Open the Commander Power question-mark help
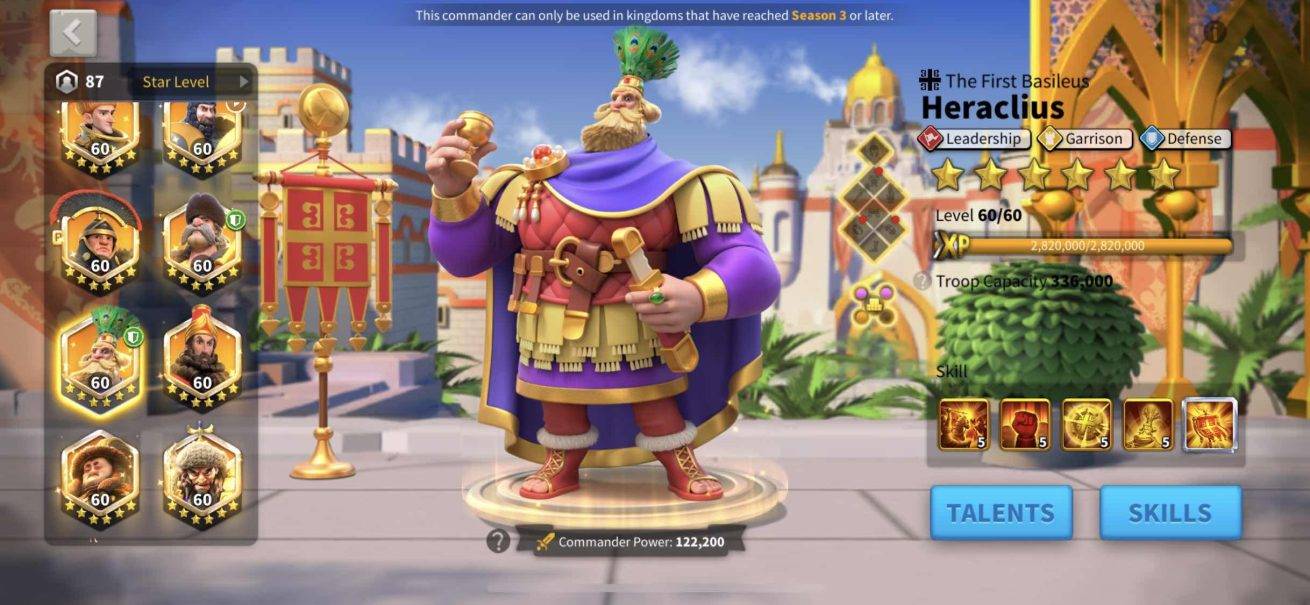 point(498,541)
